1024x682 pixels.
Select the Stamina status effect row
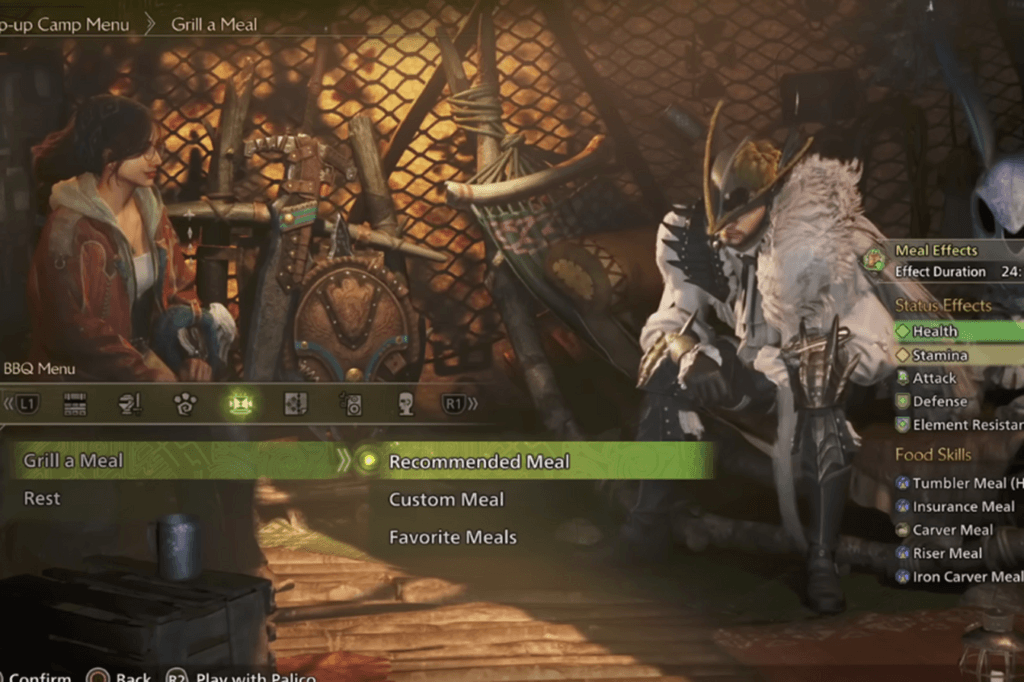pyautogui.click(x=939, y=355)
